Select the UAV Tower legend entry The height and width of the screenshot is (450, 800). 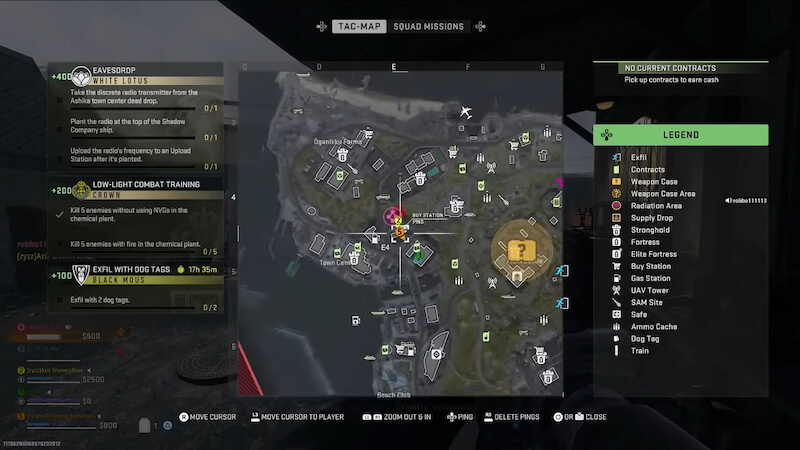coord(649,290)
